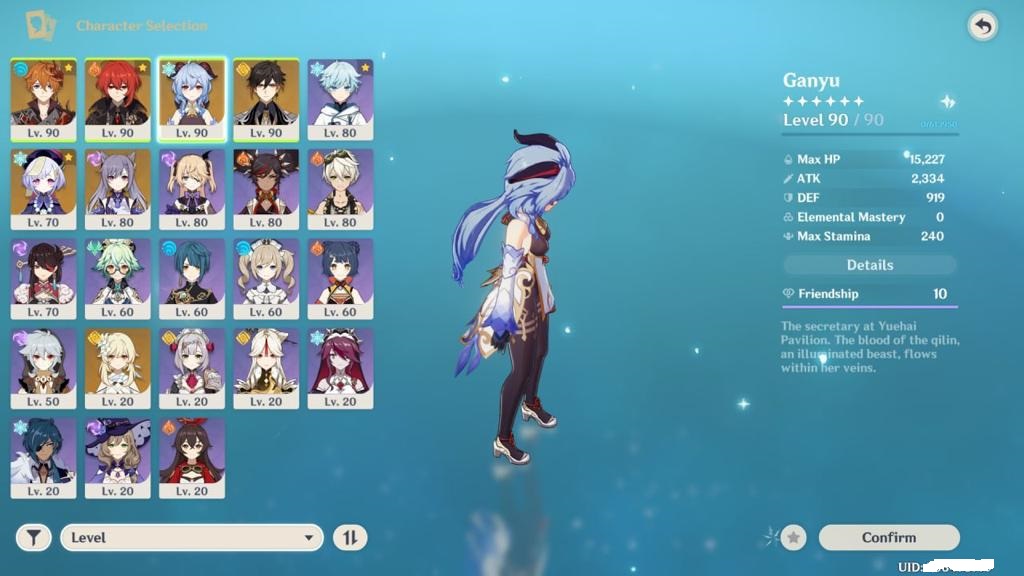Image resolution: width=1024 pixels, height=576 pixels.
Task: Choose Diluc from the character grid
Action: coord(118,99)
